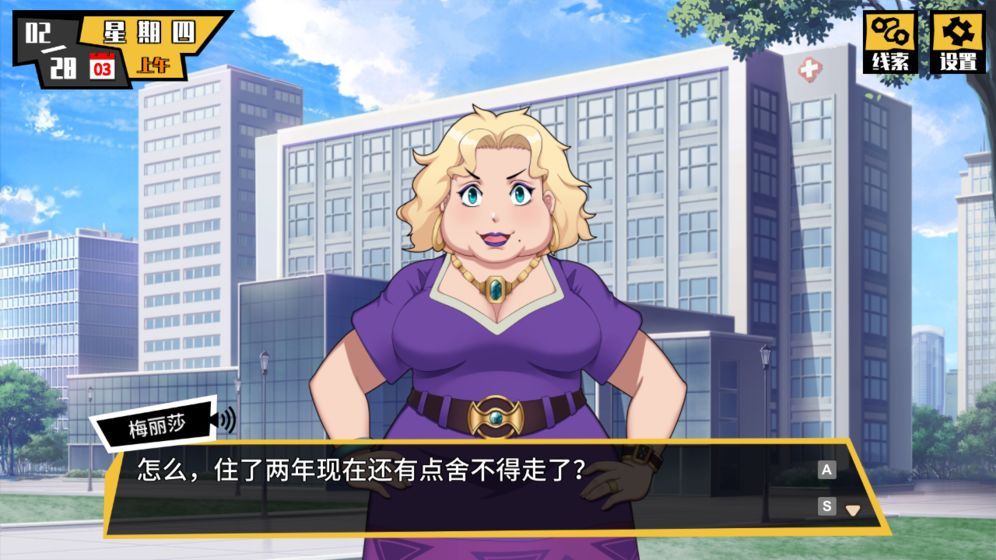Toggle the A auto-play button
This screenshot has width=996, height=560.
827,470
